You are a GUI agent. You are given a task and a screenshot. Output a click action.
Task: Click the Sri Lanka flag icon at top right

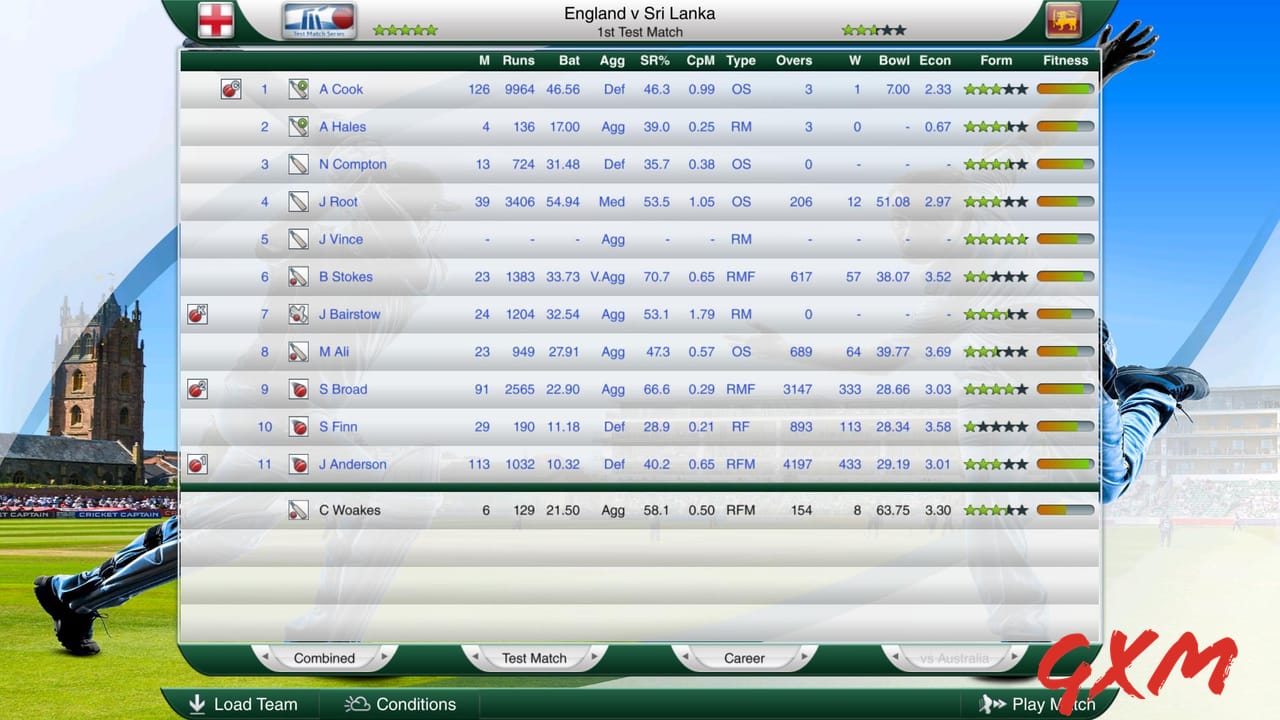tap(1064, 18)
